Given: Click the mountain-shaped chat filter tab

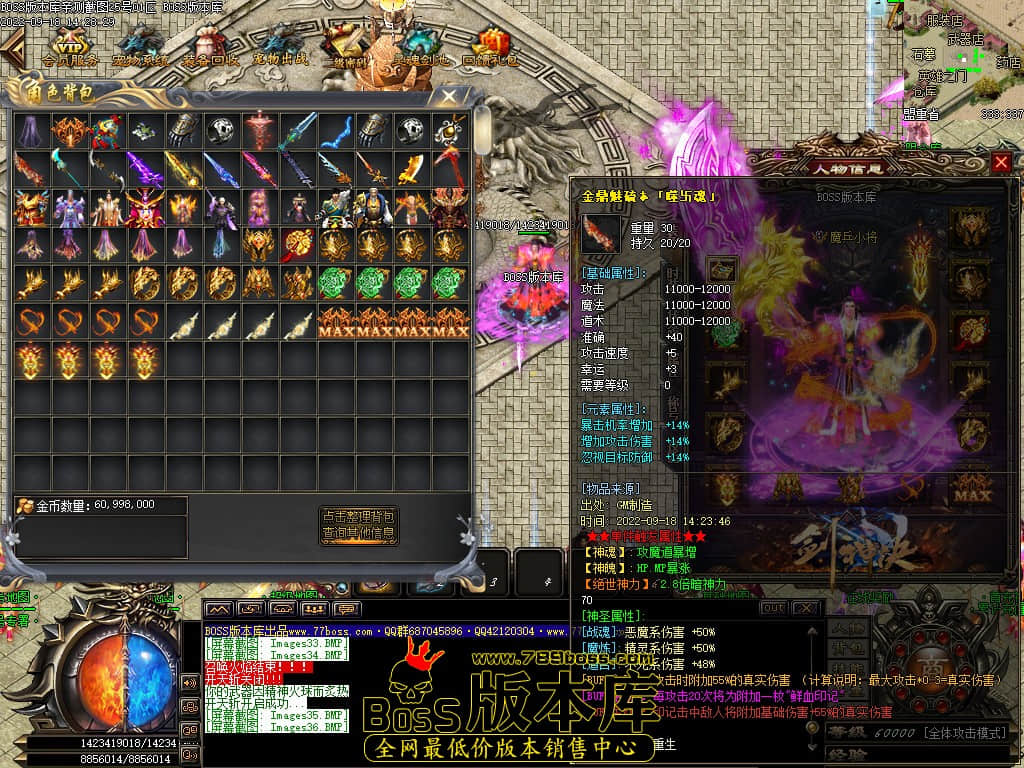Looking at the screenshot, I should coord(219,608).
